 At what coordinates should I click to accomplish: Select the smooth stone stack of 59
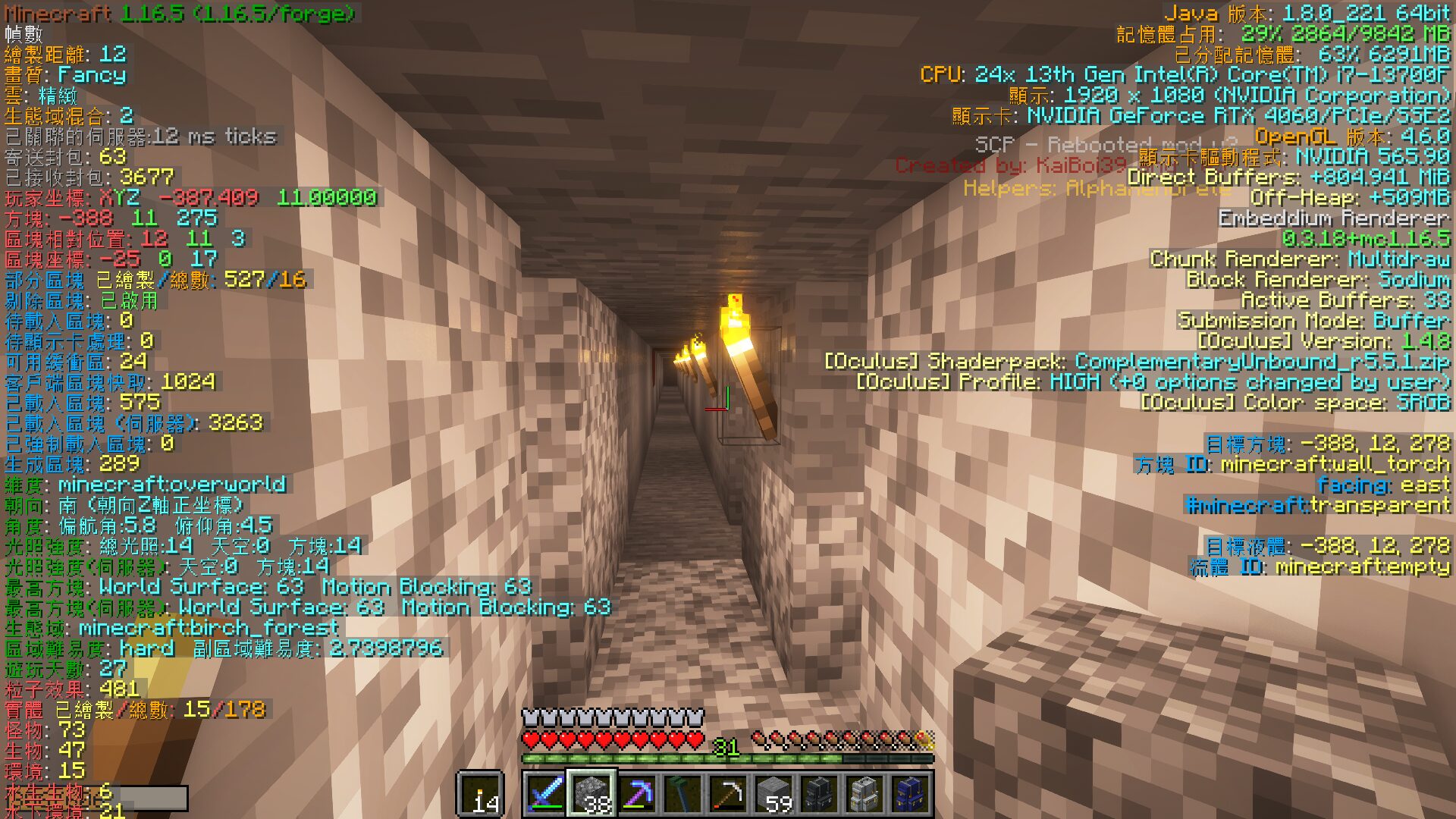coord(773,794)
